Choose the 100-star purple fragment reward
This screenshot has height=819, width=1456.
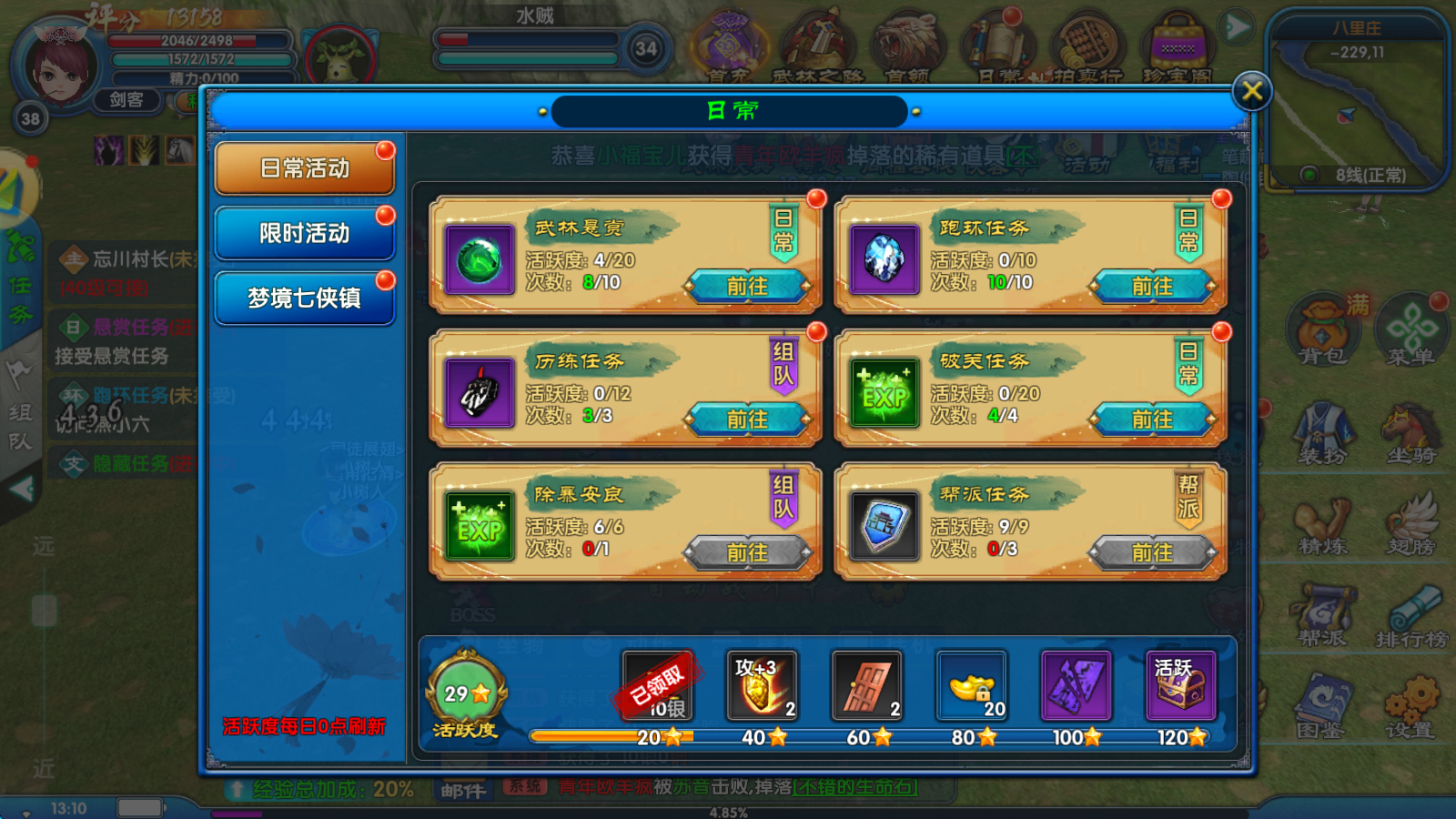1076,685
